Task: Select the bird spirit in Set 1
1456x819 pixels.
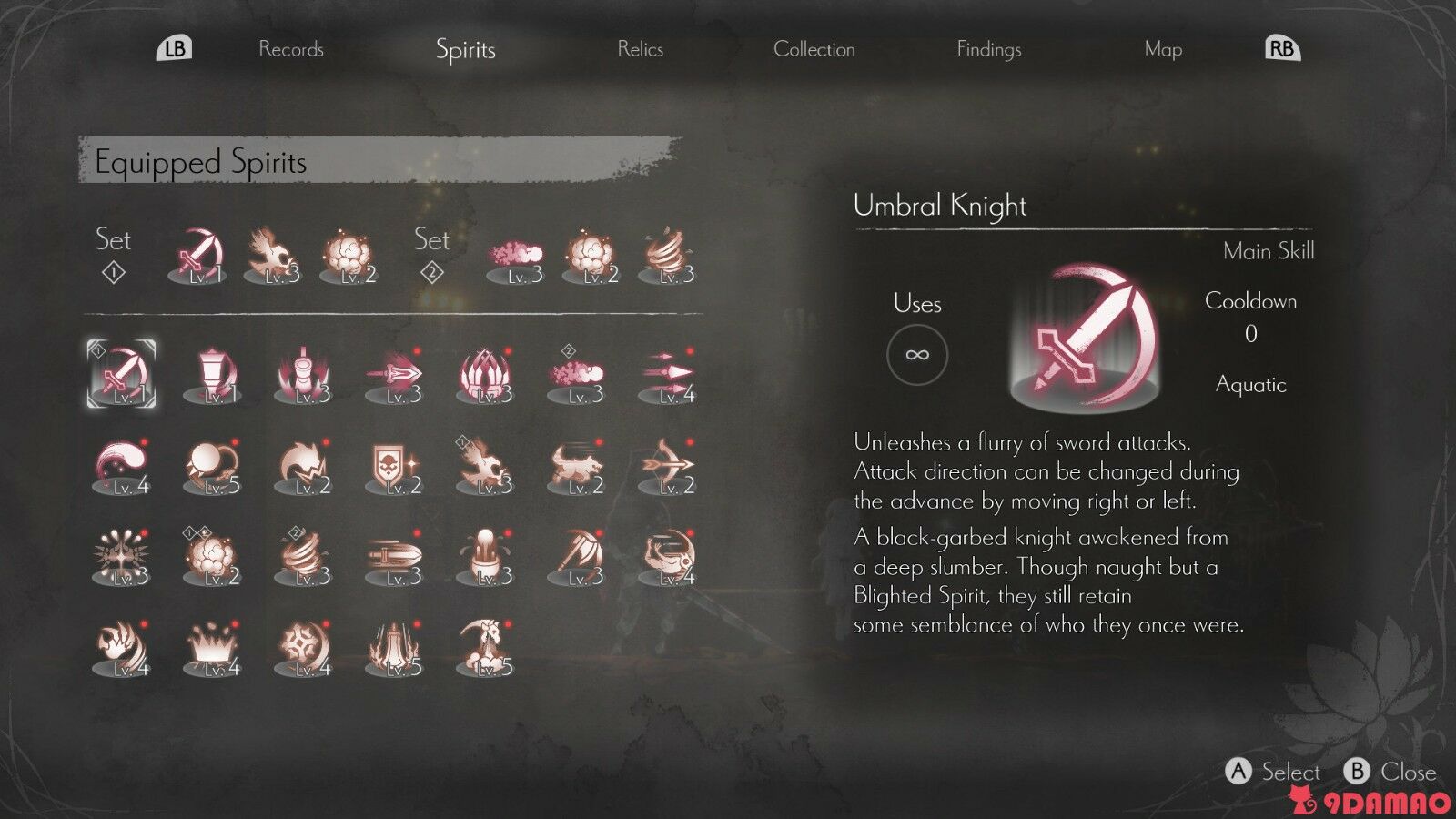Action: coord(272,255)
